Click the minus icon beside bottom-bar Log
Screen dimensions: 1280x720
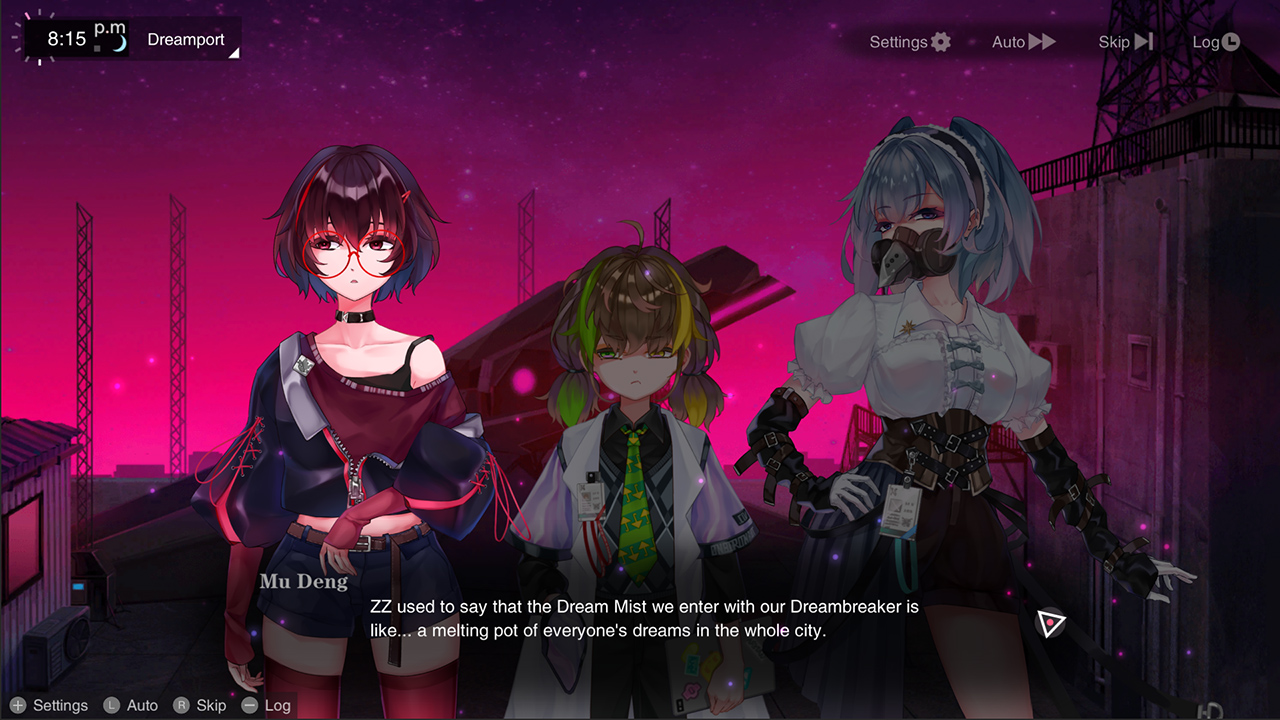point(249,705)
